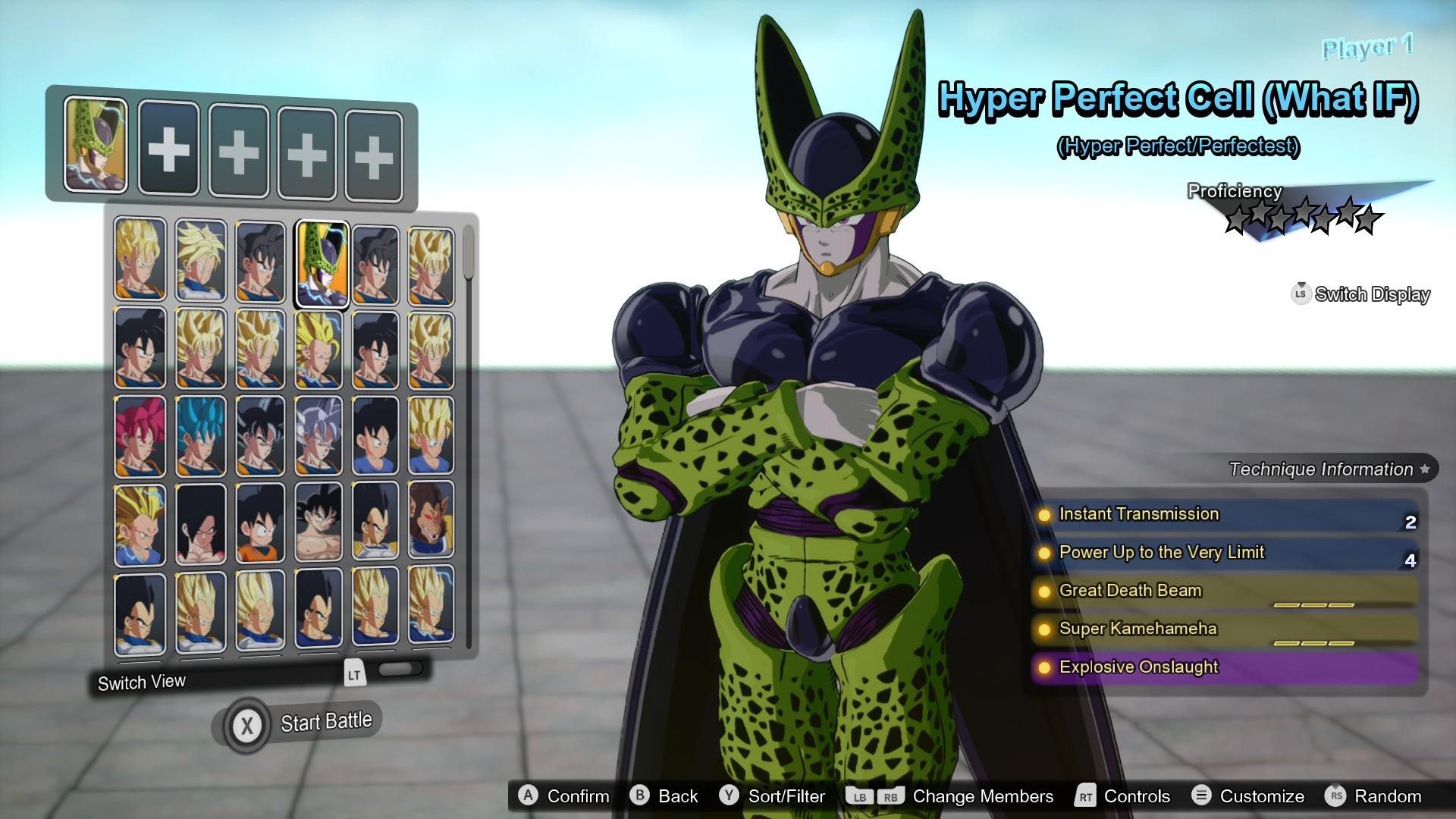Choose the highlighted Cell portrait in the roster grid
The image size is (1456, 819).
click(x=322, y=263)
